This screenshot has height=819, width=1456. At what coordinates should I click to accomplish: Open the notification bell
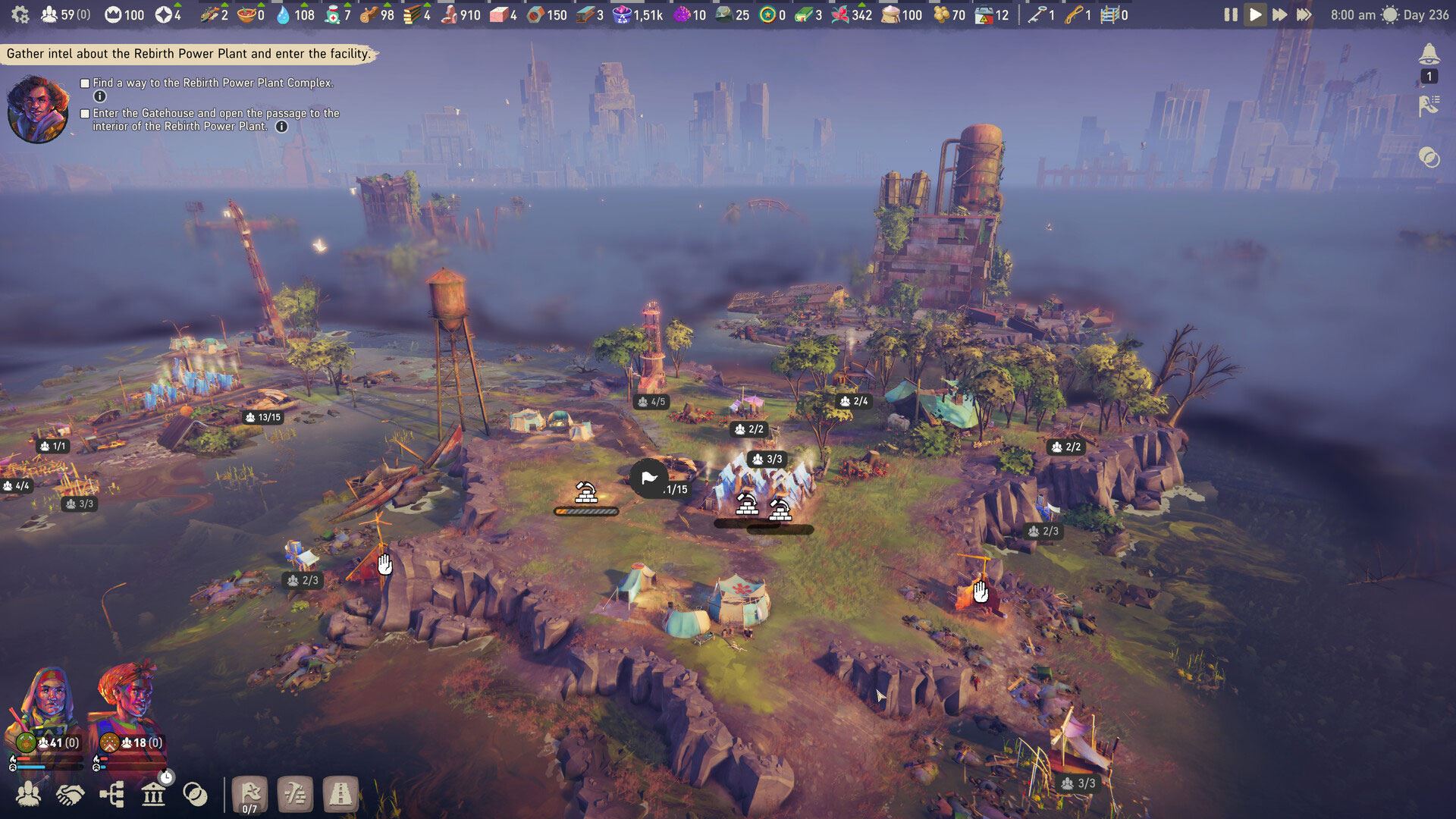[x=1429, y=55]
